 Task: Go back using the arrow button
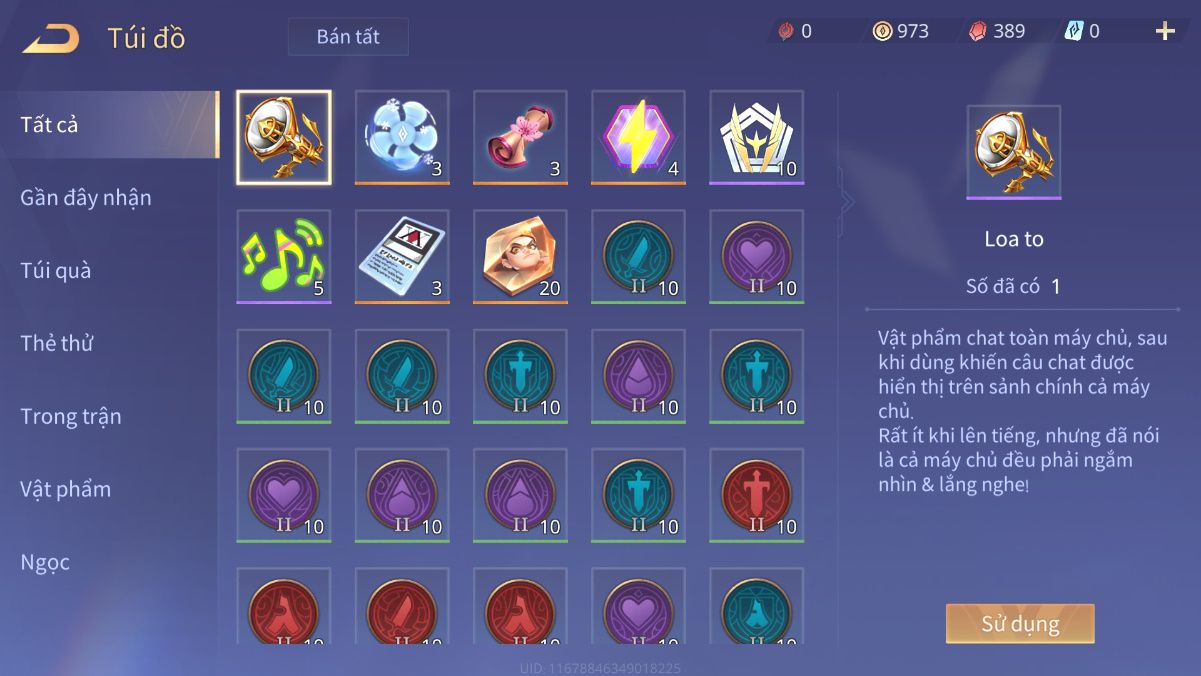coord(51,38)
